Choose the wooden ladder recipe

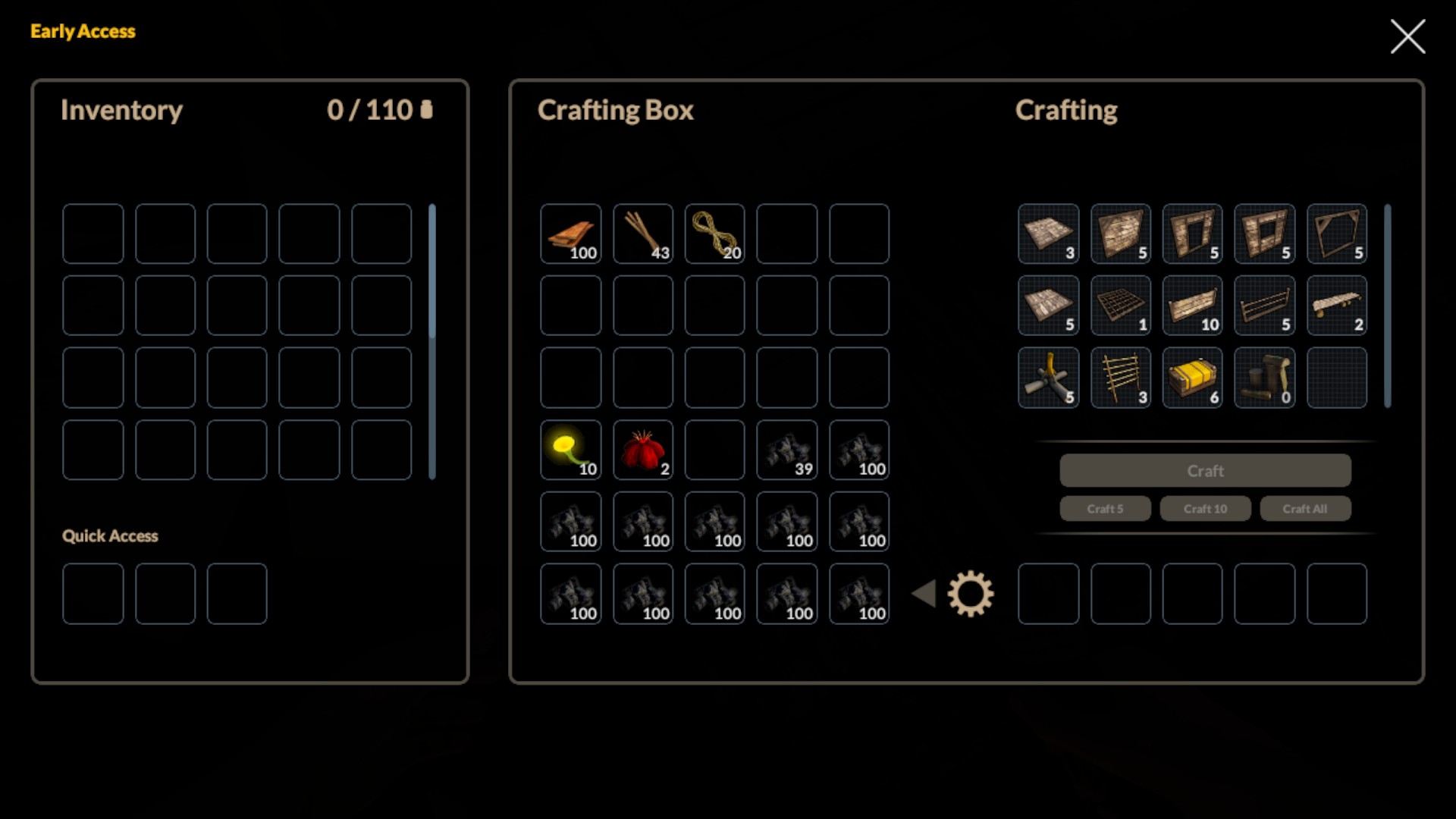click(x=1120, y=378)
